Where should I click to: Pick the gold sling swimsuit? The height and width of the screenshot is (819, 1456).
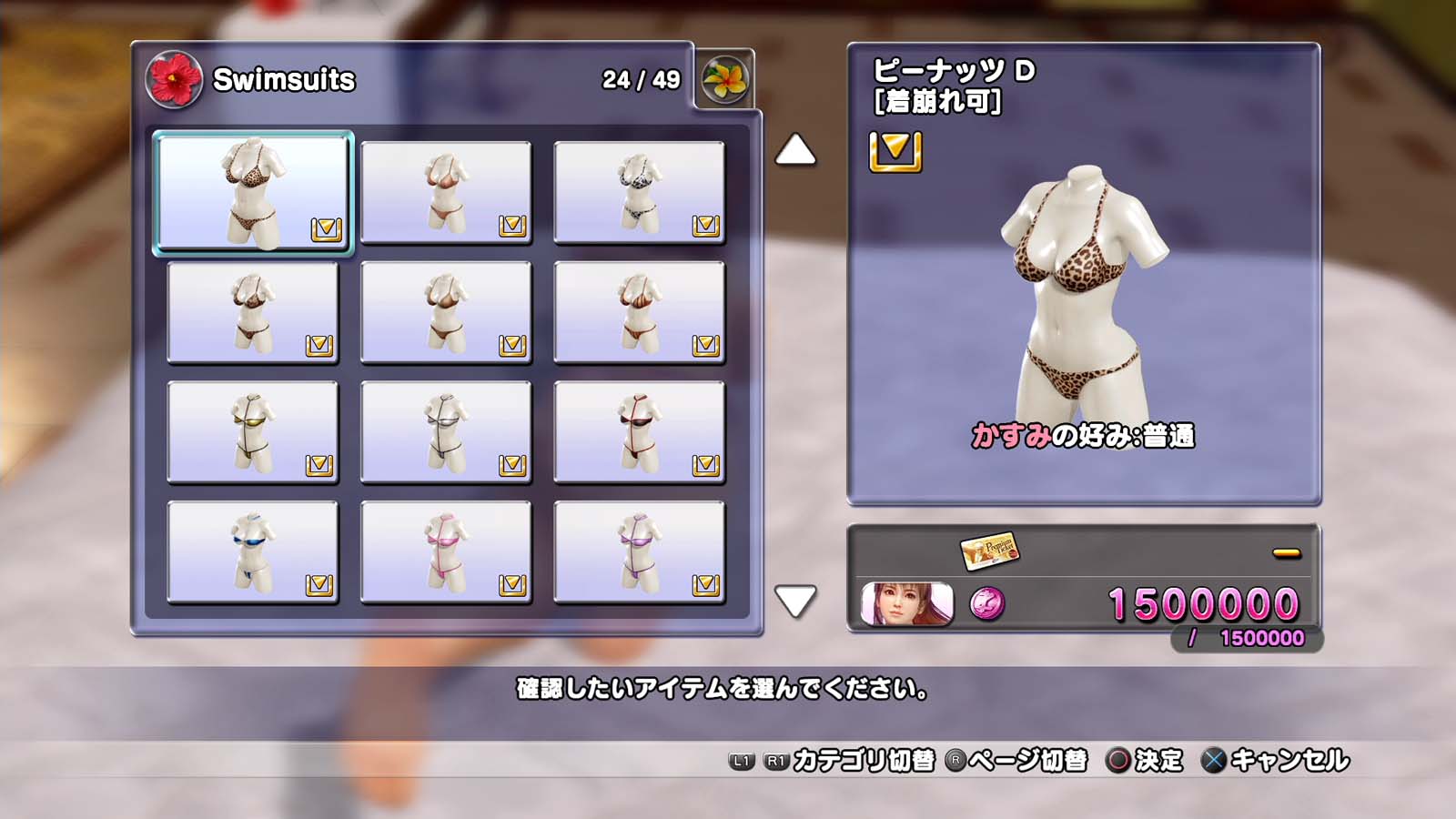(x=253, y=431)
